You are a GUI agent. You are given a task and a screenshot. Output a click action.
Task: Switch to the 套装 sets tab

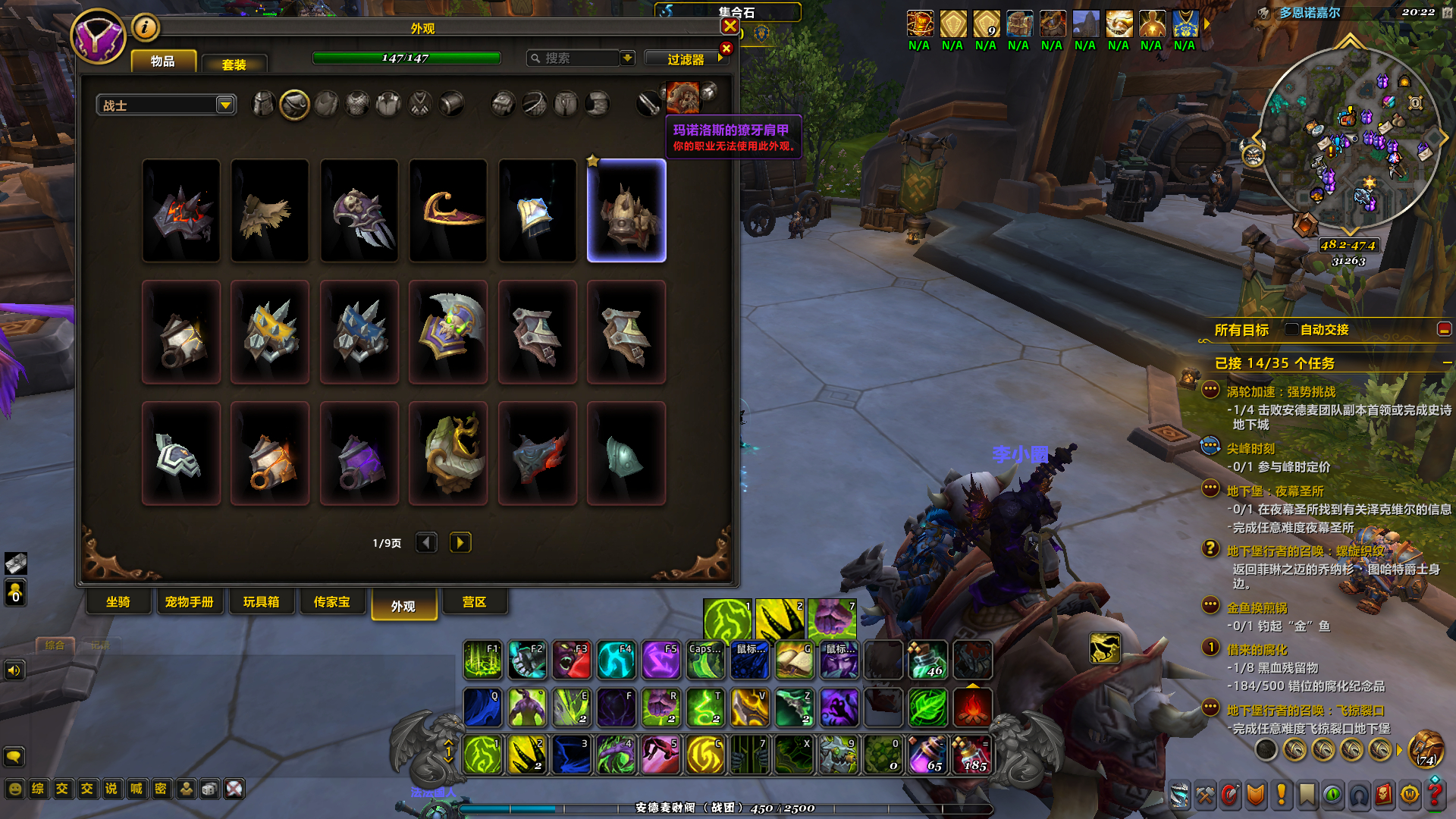234,64
